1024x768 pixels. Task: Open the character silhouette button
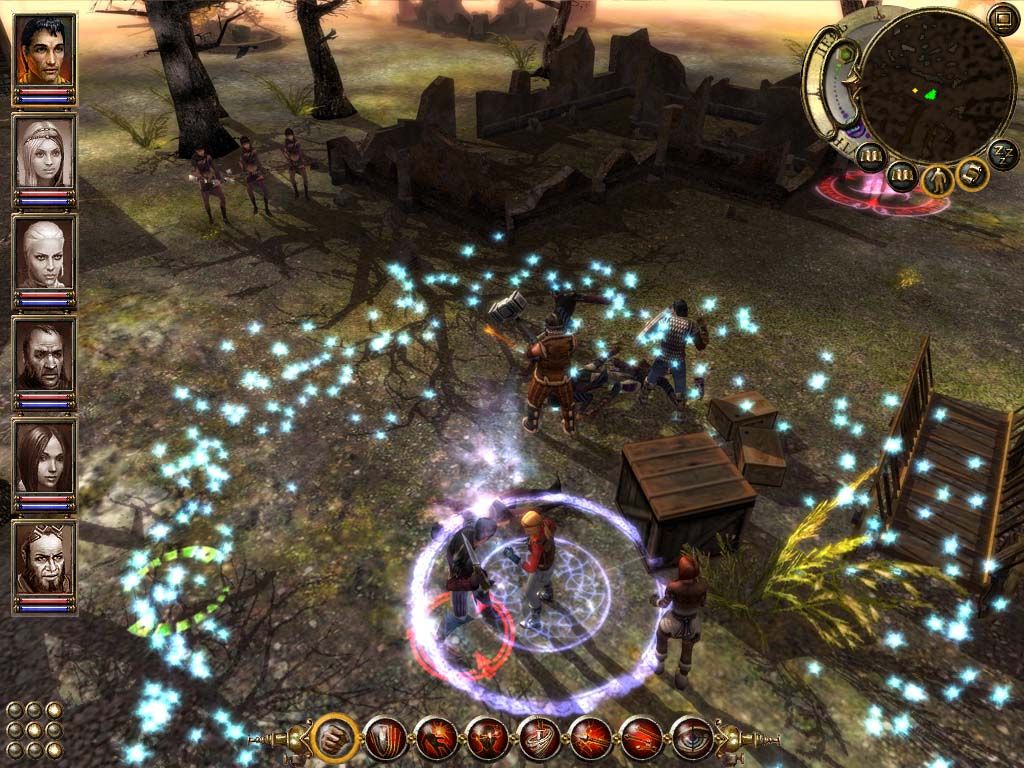pyautogui.click(x=939, y=179)
